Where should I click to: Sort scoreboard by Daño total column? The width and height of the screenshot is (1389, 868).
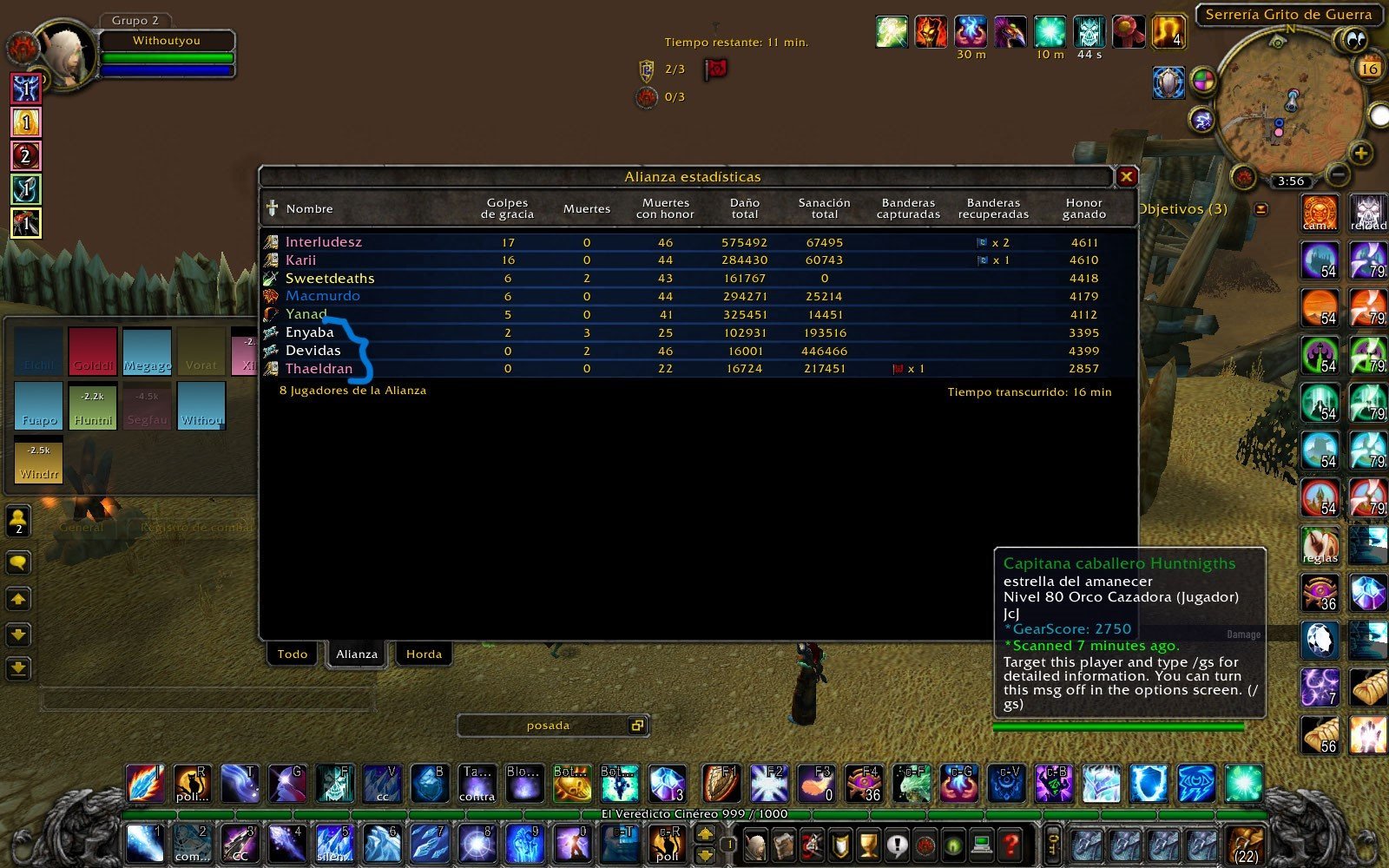click(x=744, y=208)
